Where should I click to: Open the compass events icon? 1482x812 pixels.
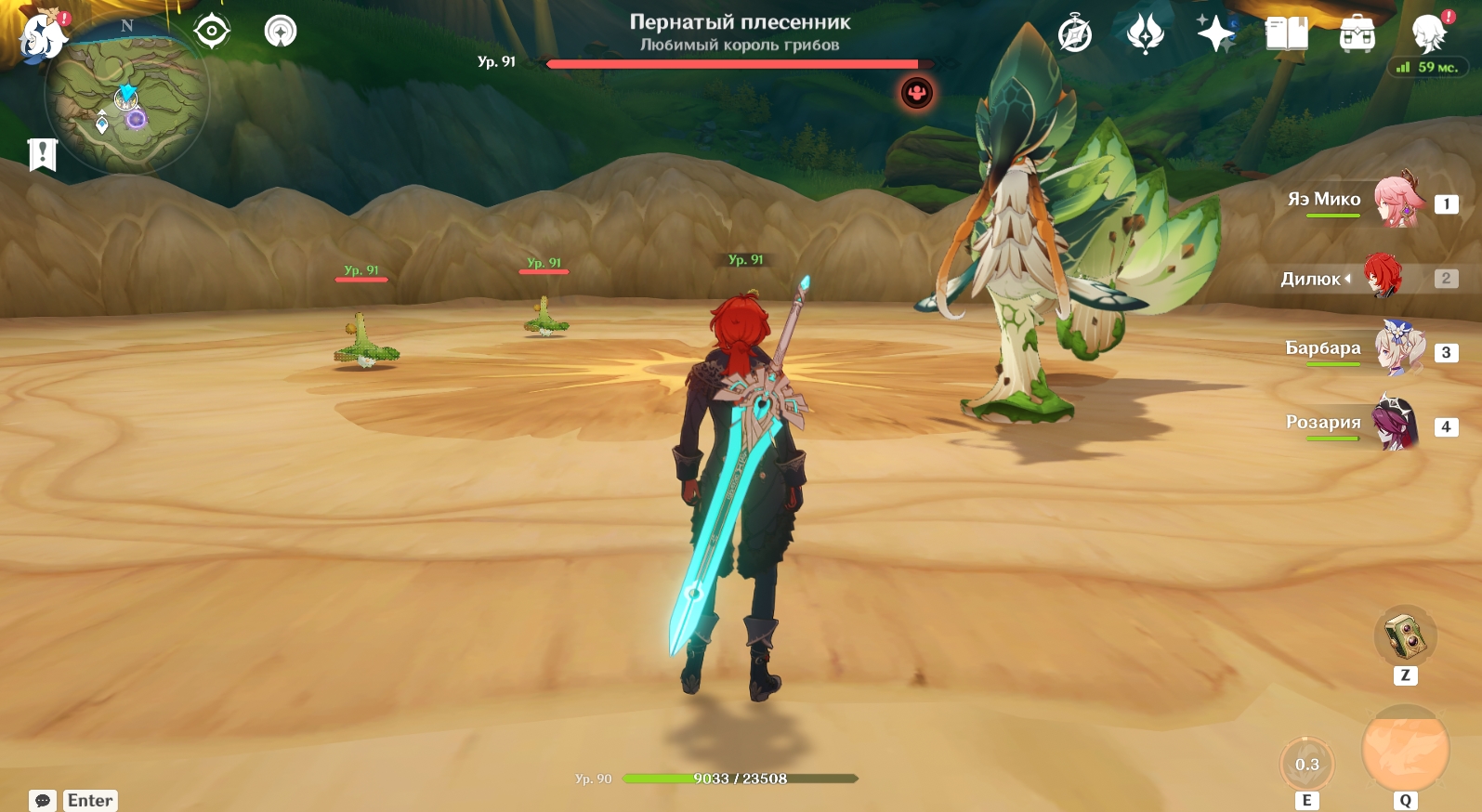pos(1075,34)
